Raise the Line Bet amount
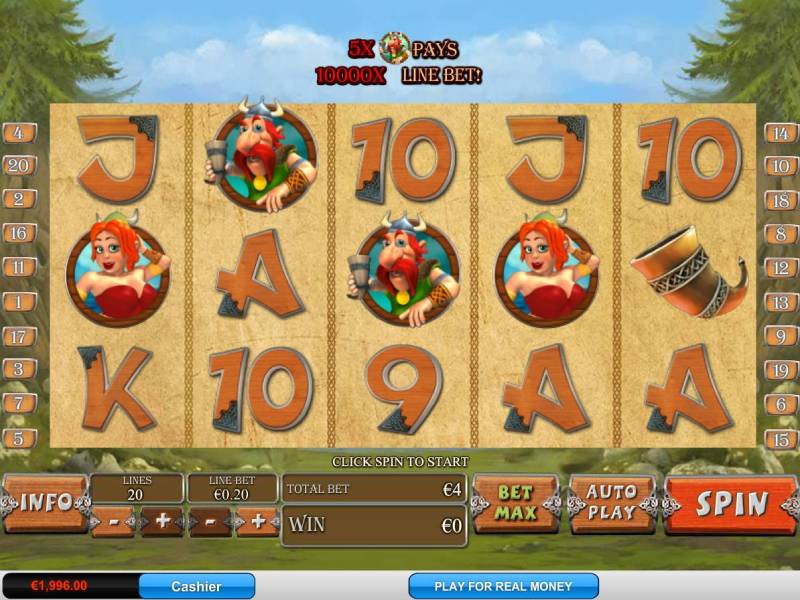Screen dimensions: 800x600 coord(257,522)
